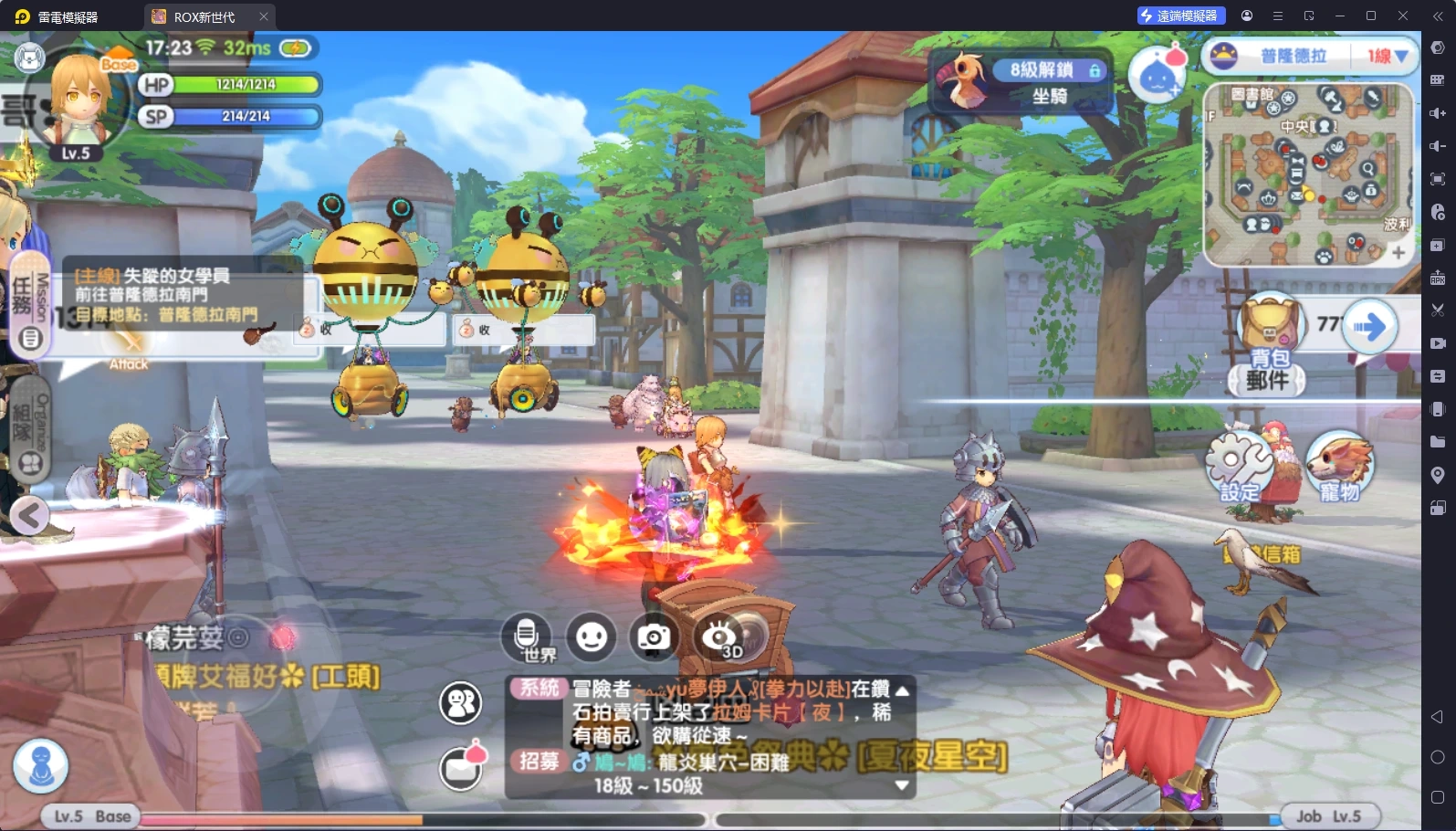Close the ROX新世代 emulator tab

pyautogui.click(x=264, y=16)
